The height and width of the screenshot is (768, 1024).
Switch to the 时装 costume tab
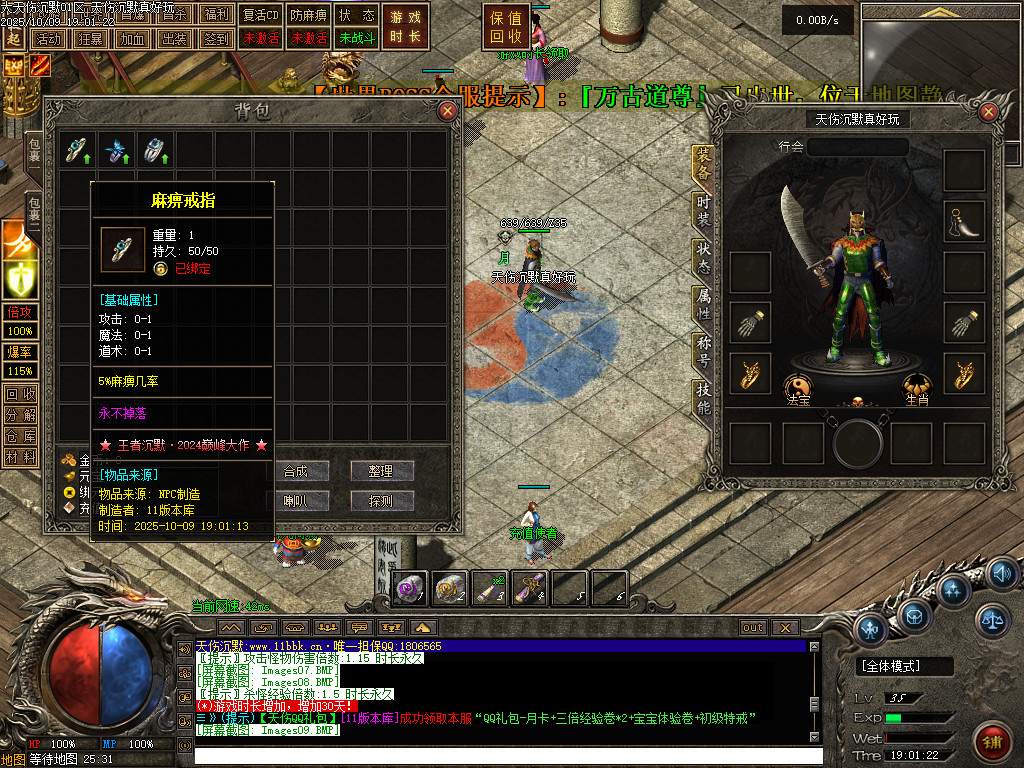(703, 212)
